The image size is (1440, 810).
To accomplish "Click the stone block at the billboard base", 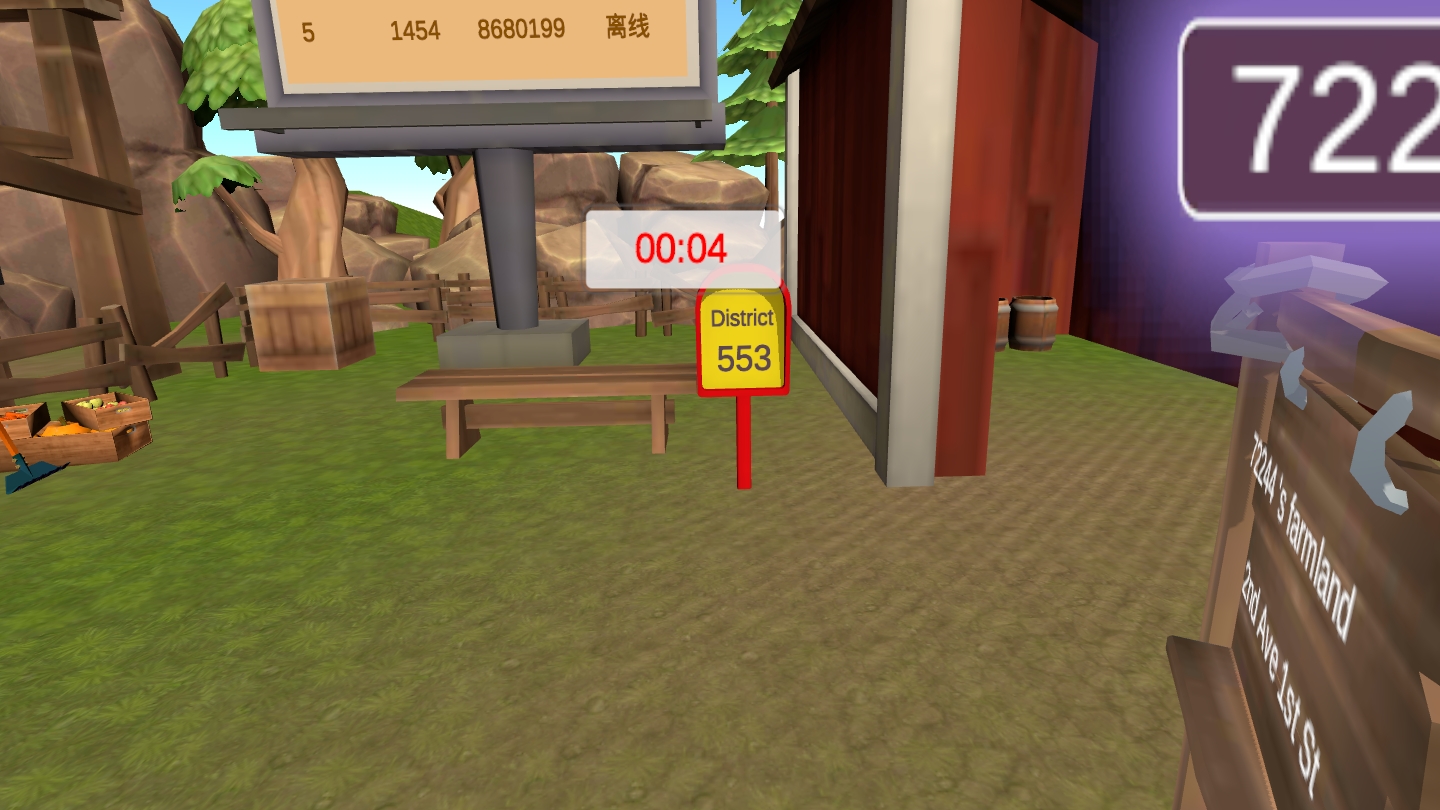I will tap(512, 345).
